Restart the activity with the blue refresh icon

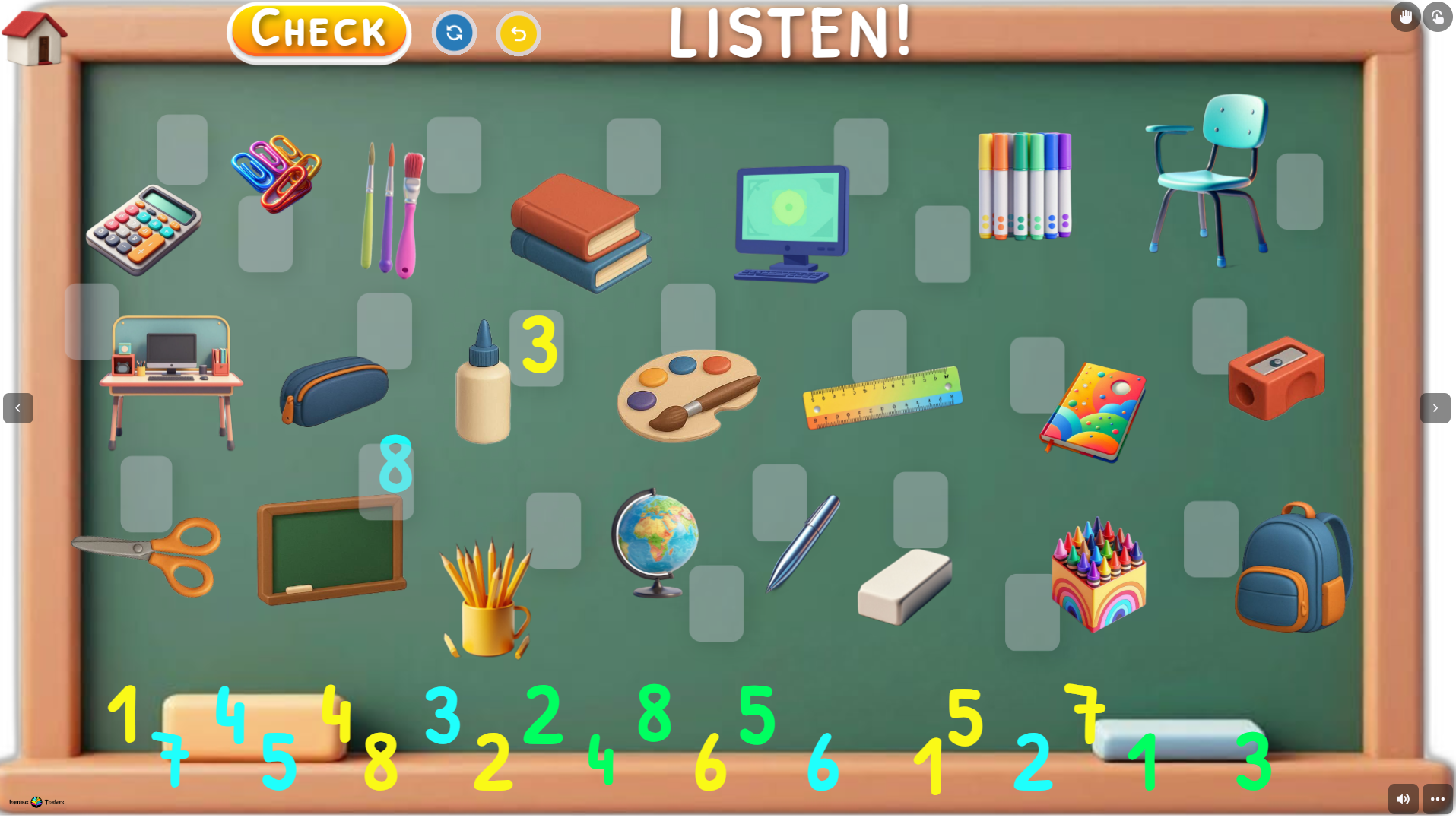tap(454, 33)
